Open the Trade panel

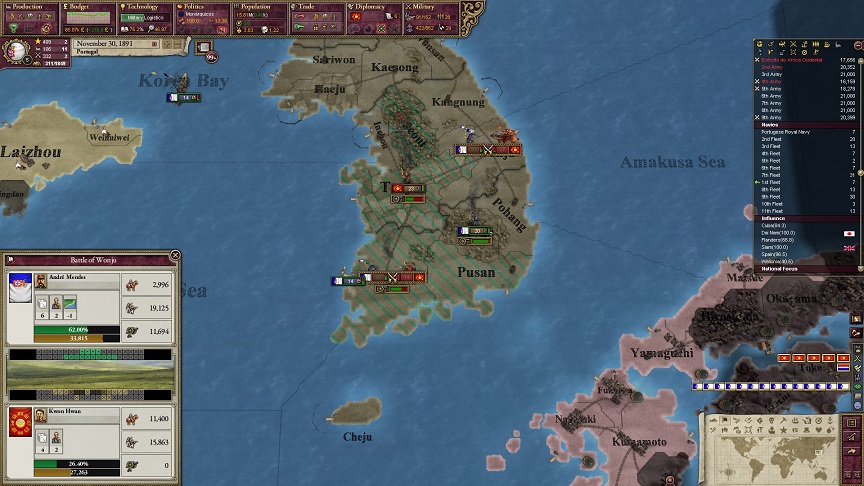317,6
